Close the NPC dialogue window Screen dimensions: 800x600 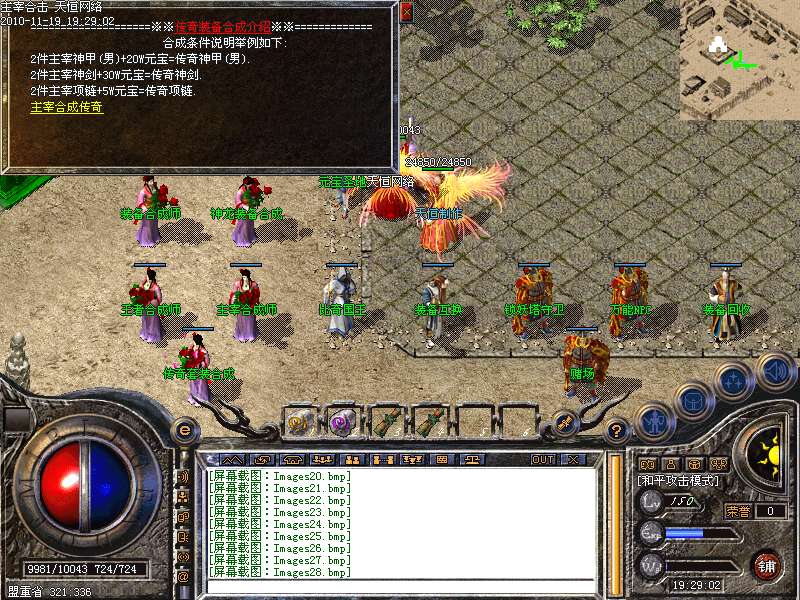(x=406, y=14)
